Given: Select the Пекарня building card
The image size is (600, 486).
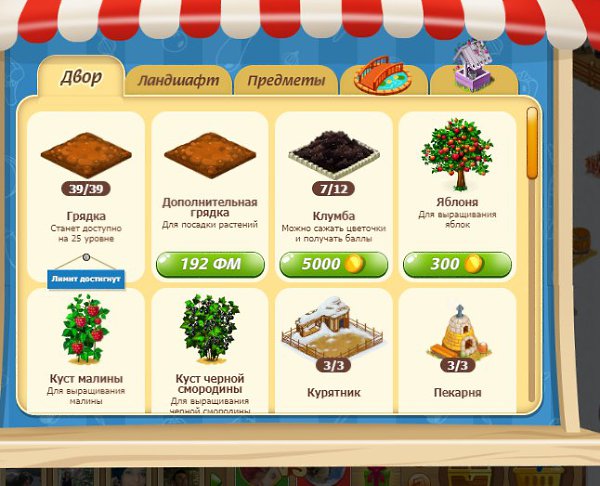Looking at the screenshot, I should point(457,350).
